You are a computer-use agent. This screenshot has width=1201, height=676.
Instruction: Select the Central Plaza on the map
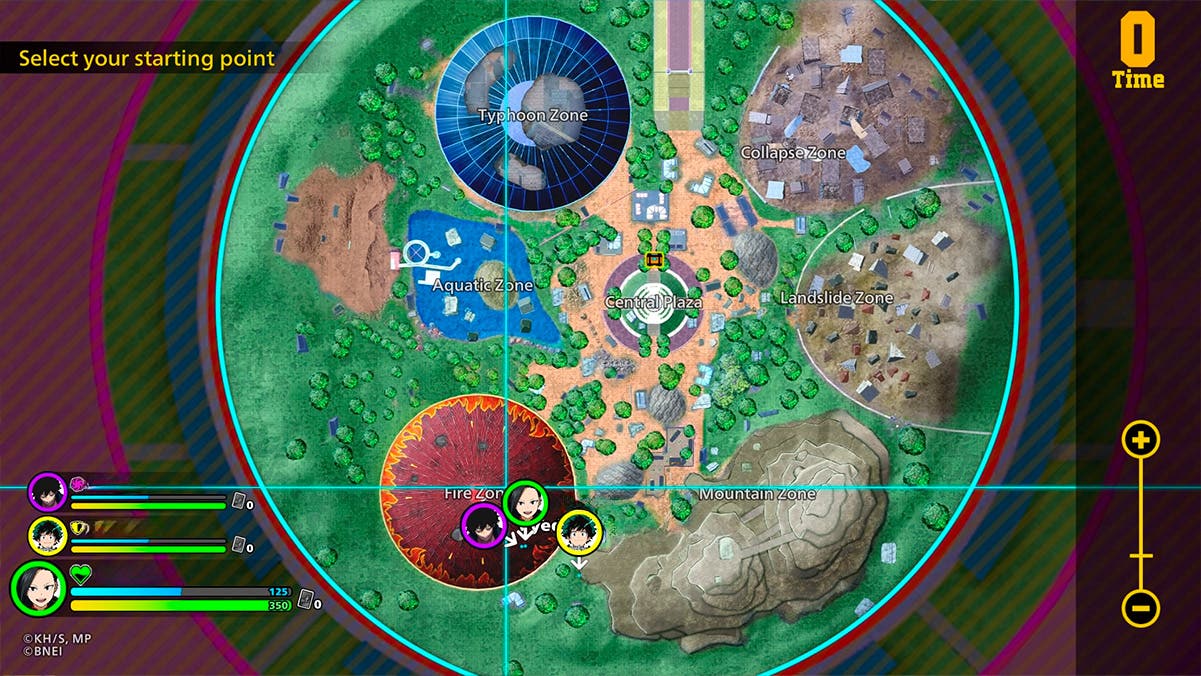pyautogui.click(x=653, y=301)
